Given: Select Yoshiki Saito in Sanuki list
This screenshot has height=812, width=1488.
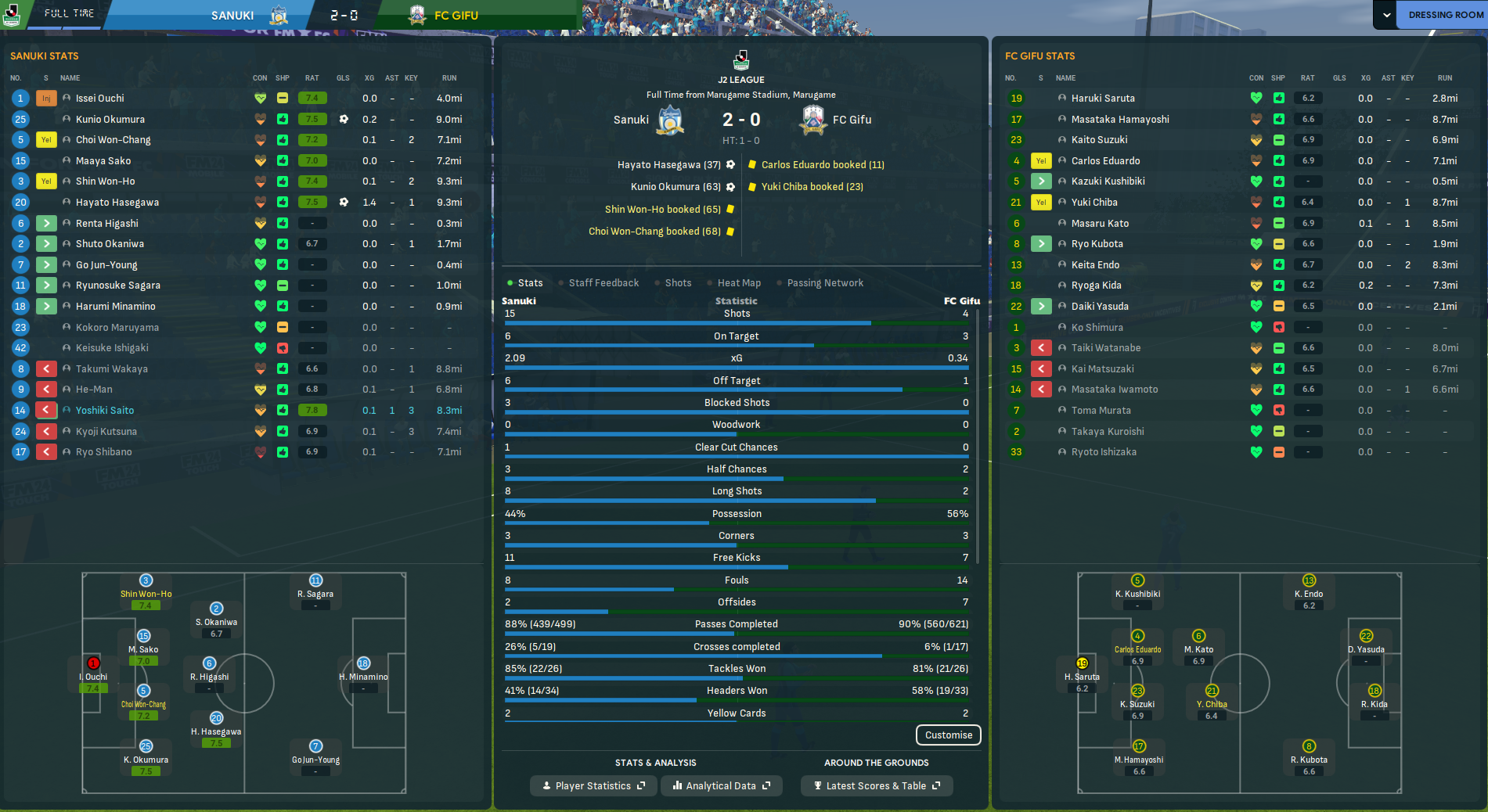Looking at the screenshot, I should coord(105,411).
